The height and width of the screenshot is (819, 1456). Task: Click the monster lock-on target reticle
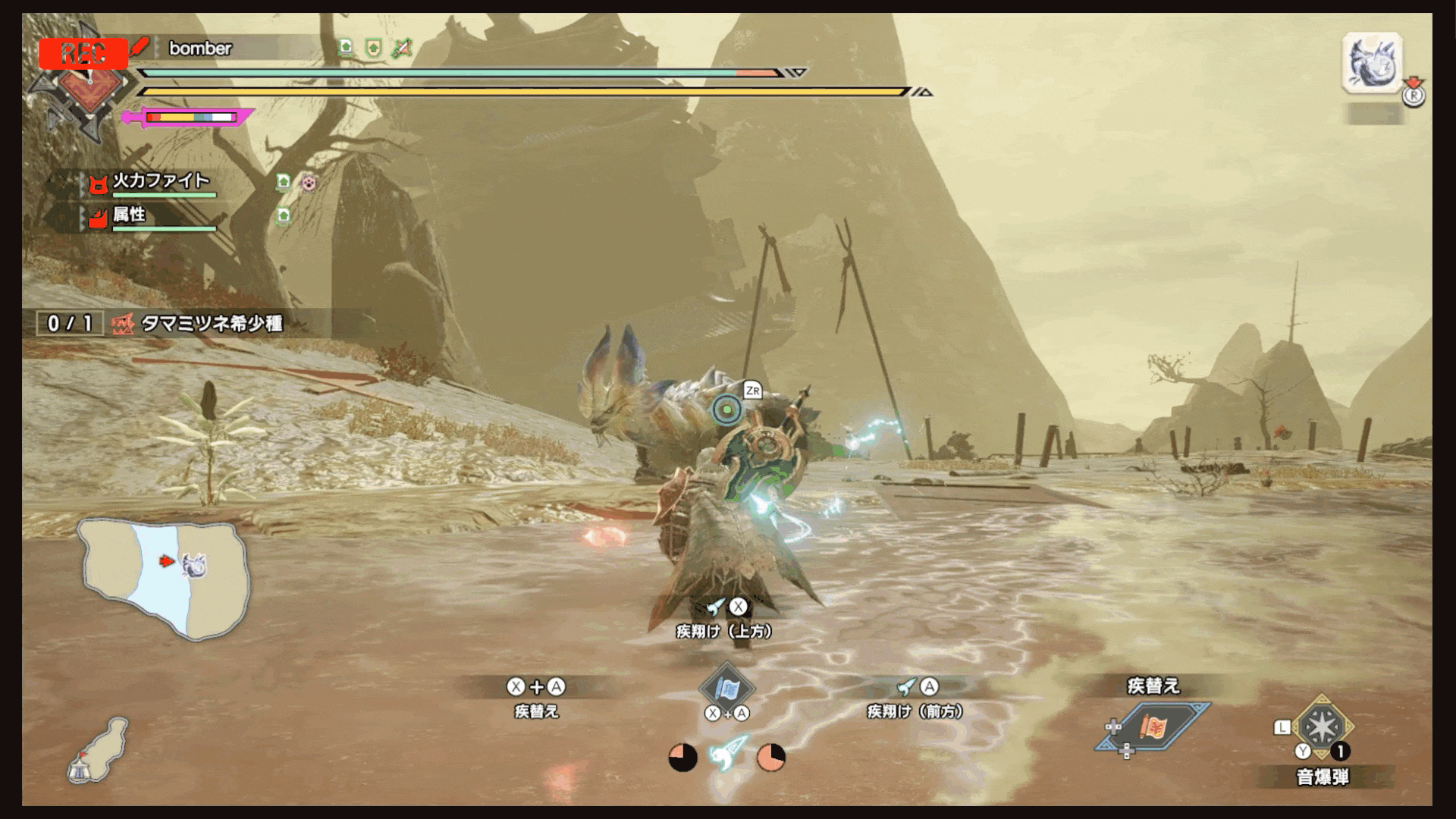click(726, 410)
